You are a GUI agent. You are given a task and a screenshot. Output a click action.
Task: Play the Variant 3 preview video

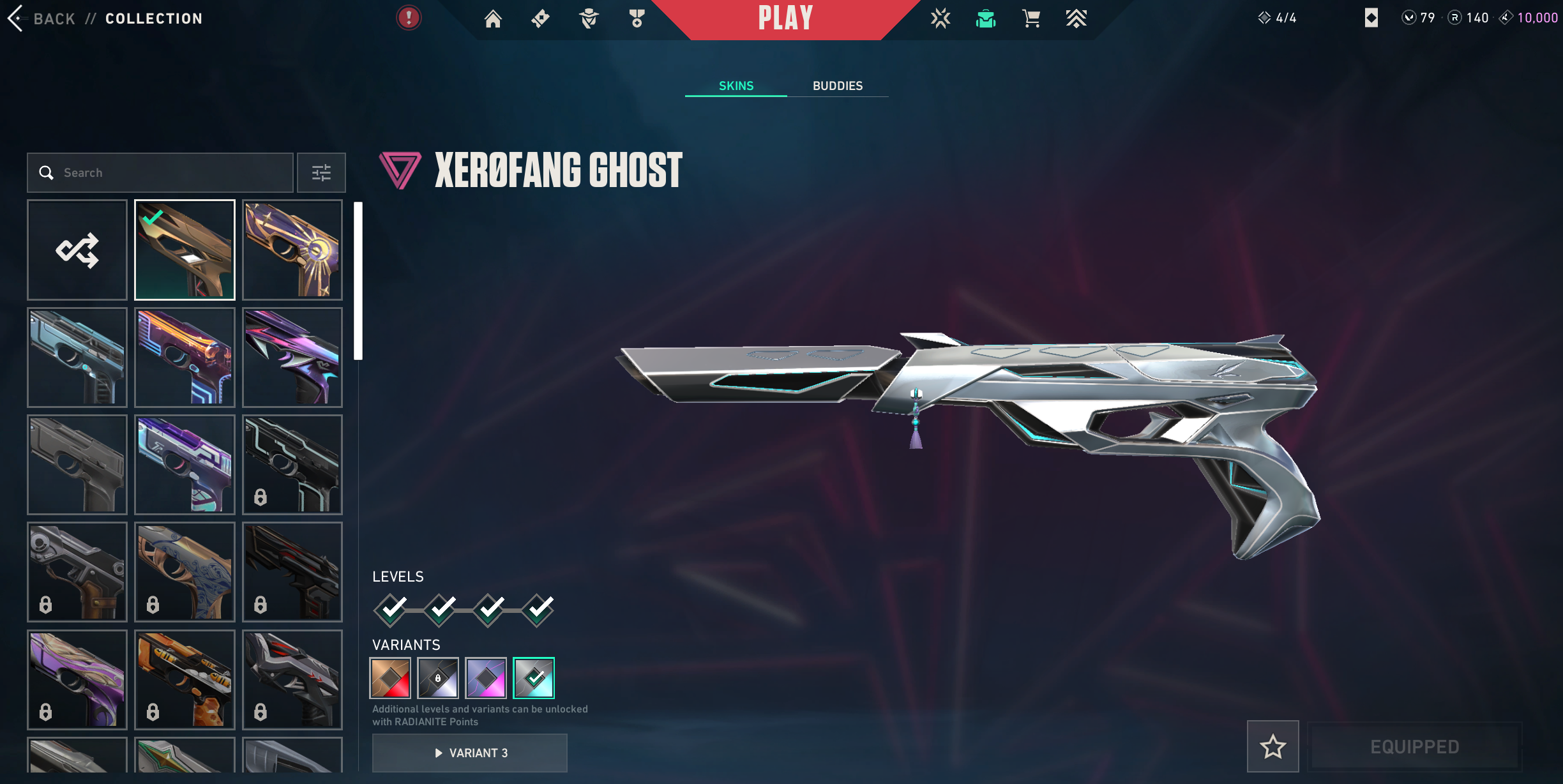(470, 753)
